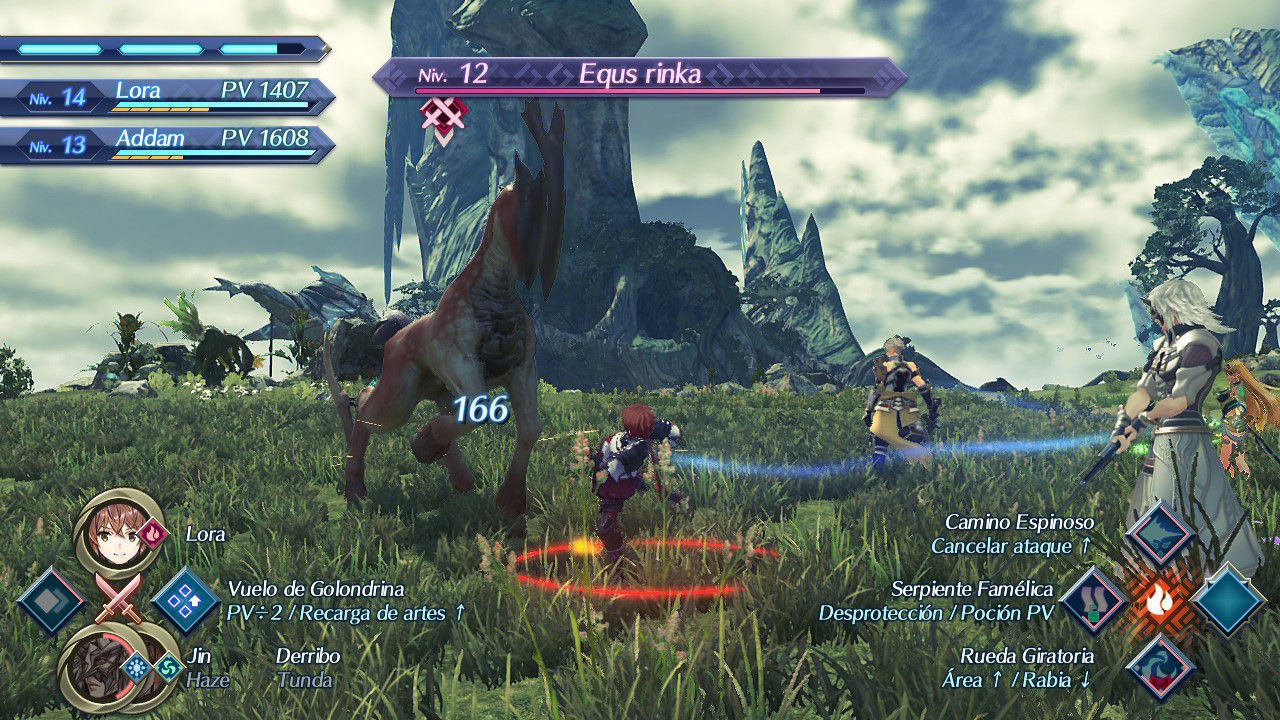Click the three-segment party gauge
The height and width of the screenshot is (720, 1280).
[x=164, y=49]
